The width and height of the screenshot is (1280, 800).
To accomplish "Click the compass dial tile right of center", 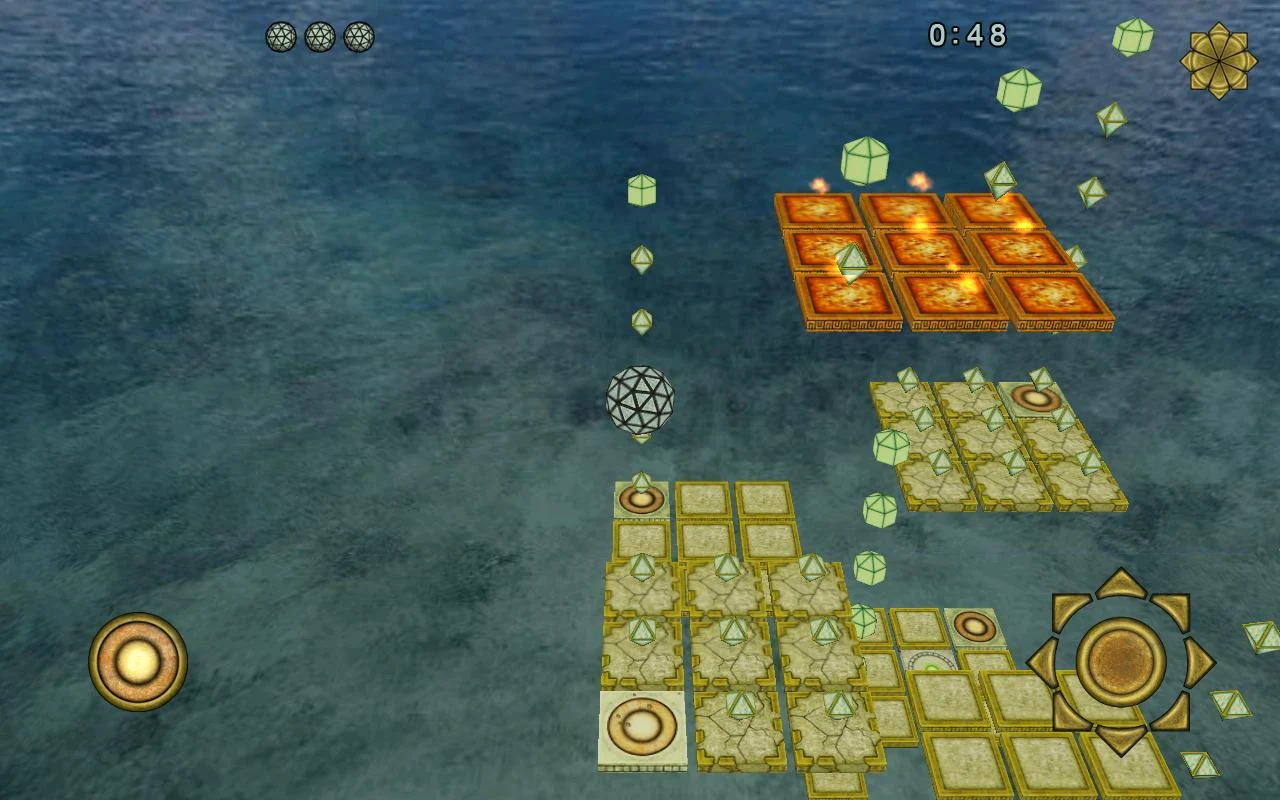I will click(x=928, y=662).
